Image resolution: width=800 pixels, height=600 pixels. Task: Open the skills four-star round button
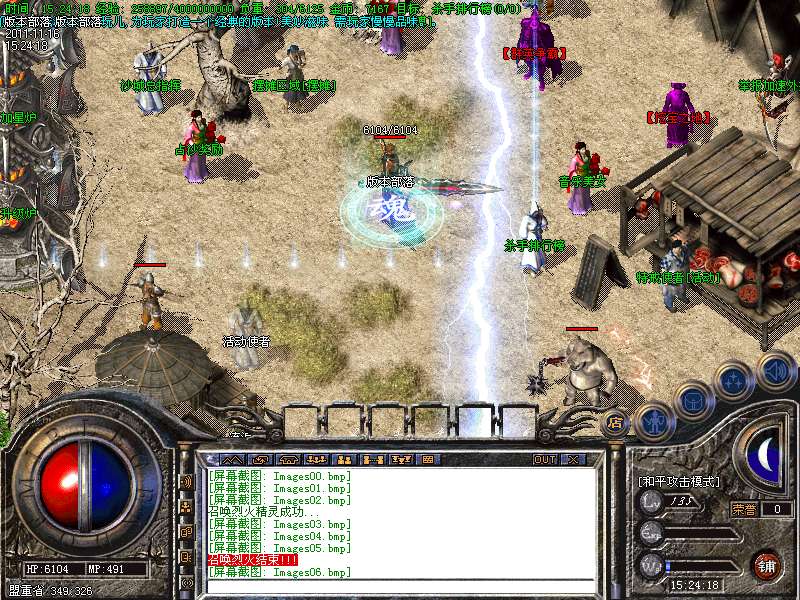pos(735,380)
